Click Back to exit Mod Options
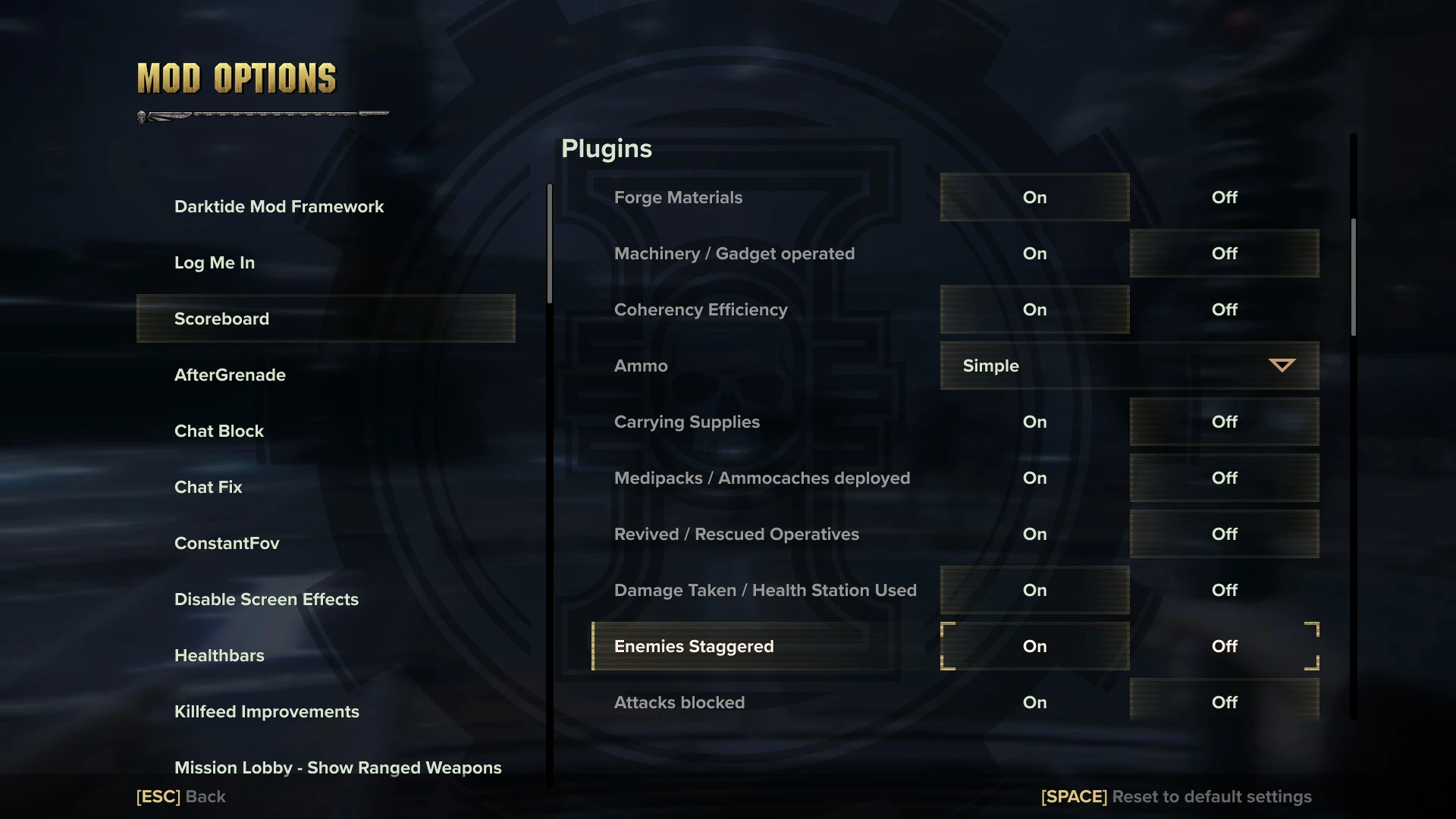 (x=180, y=796)
